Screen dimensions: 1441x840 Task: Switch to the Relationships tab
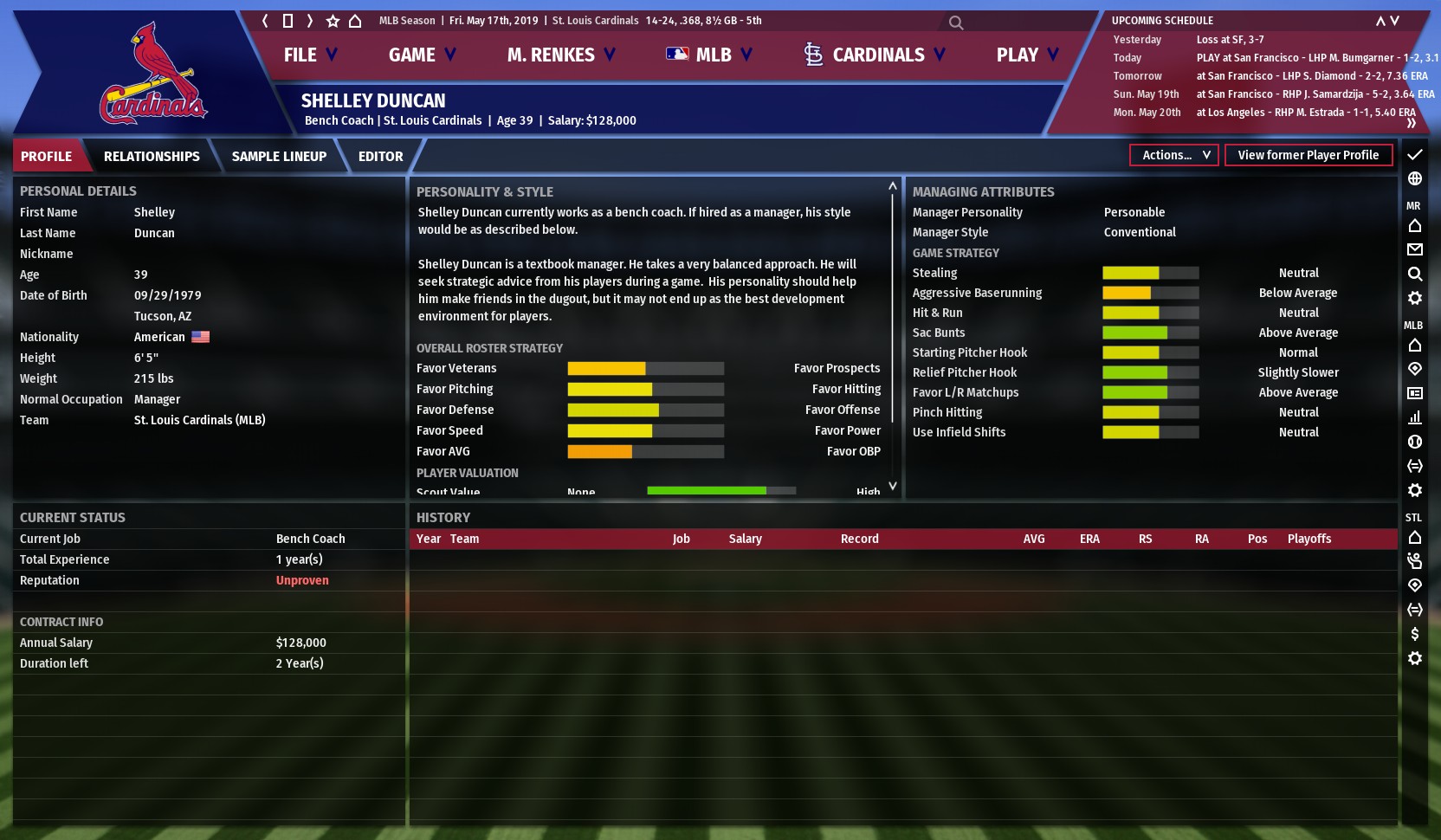coord(152,157)
